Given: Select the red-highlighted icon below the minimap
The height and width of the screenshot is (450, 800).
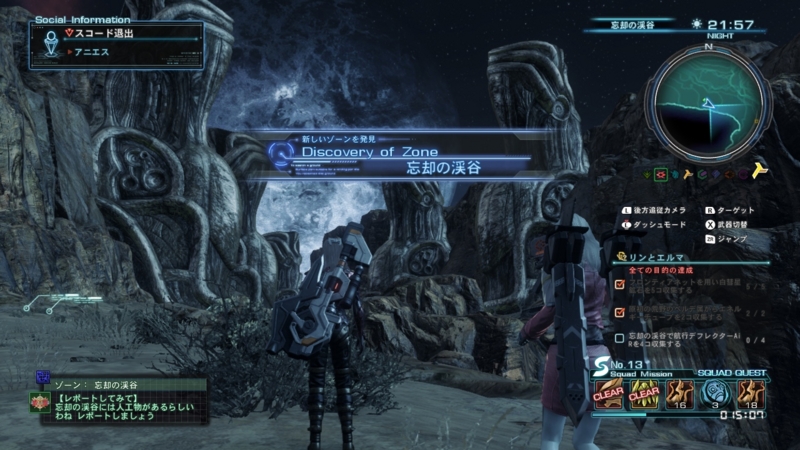Looking at the screenshot, I should pos(662,174).
